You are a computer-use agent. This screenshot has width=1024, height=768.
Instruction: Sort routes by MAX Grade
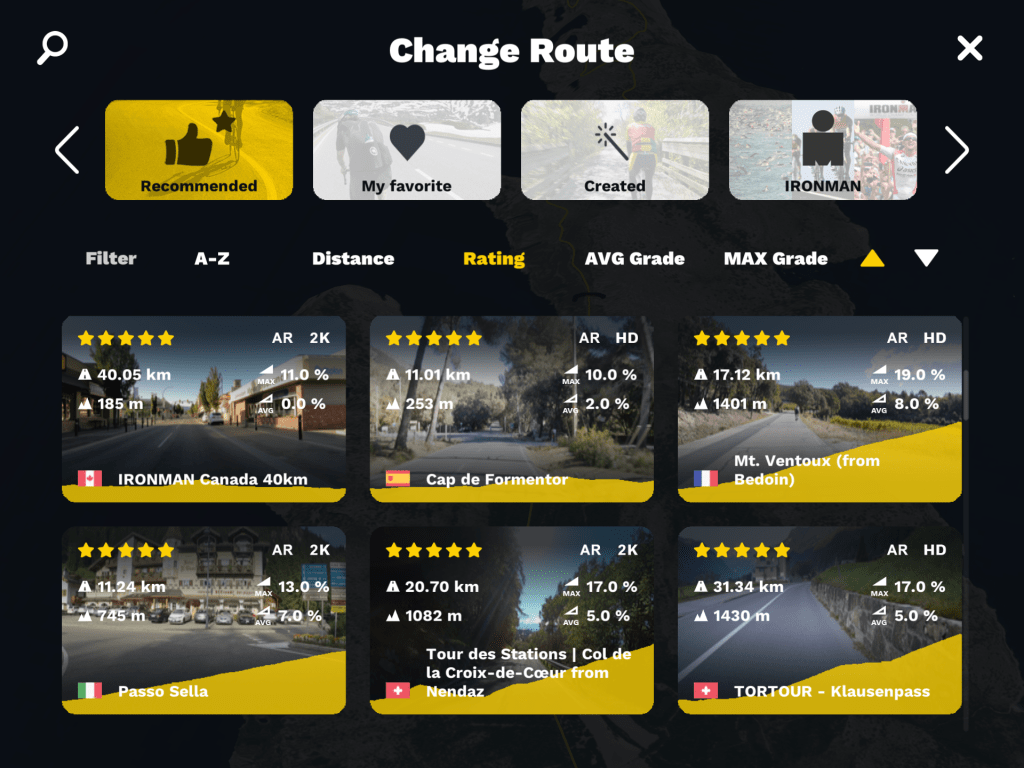[x=776, y=258]
